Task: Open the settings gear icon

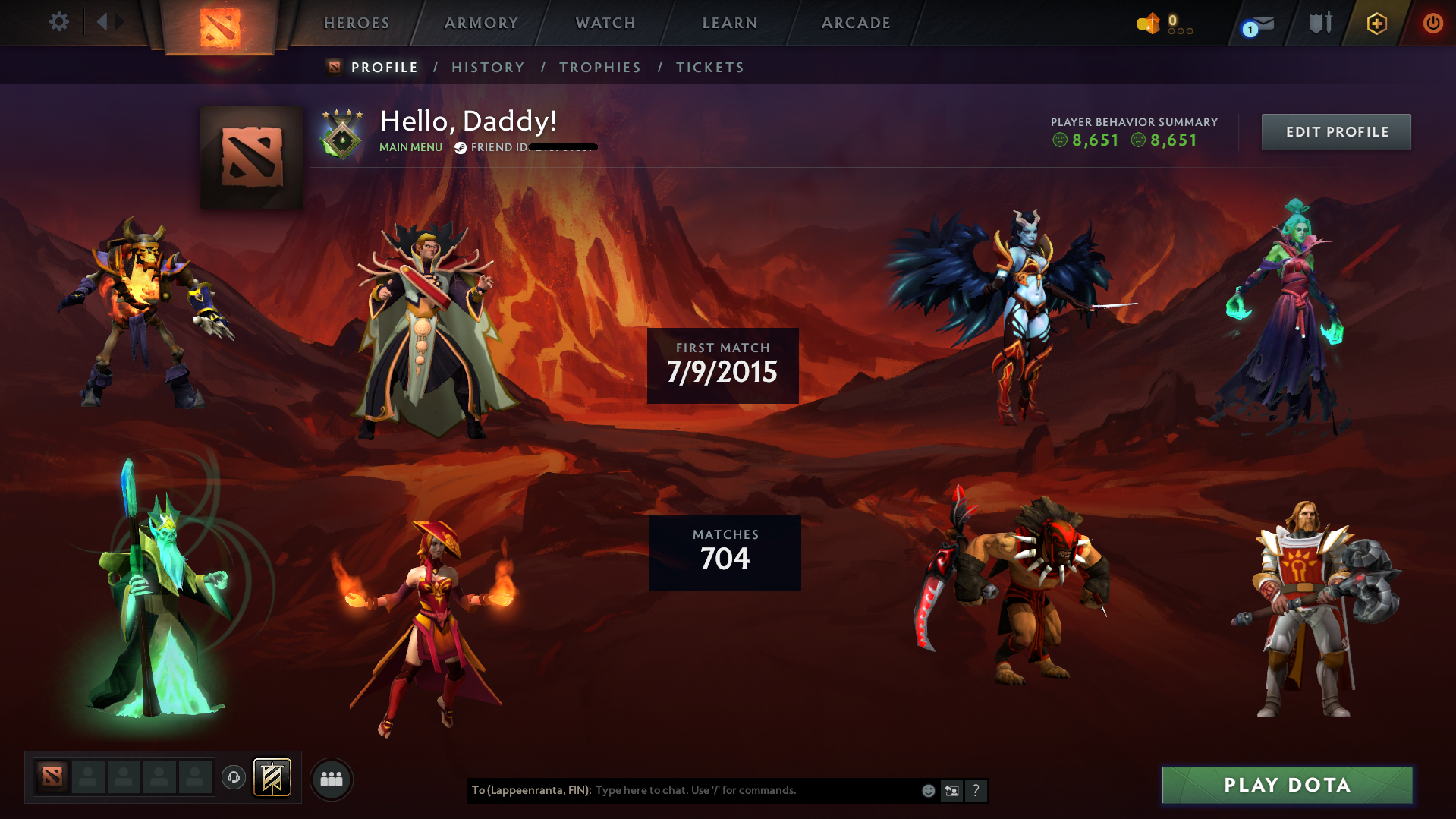Action: click(x=58, y=21)
